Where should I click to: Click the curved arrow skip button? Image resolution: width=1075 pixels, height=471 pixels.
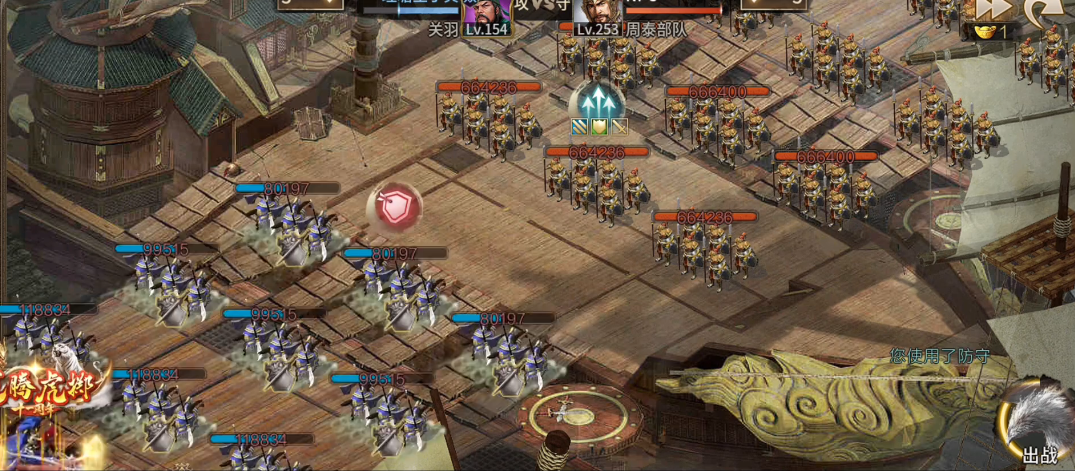pos(1042,10)
